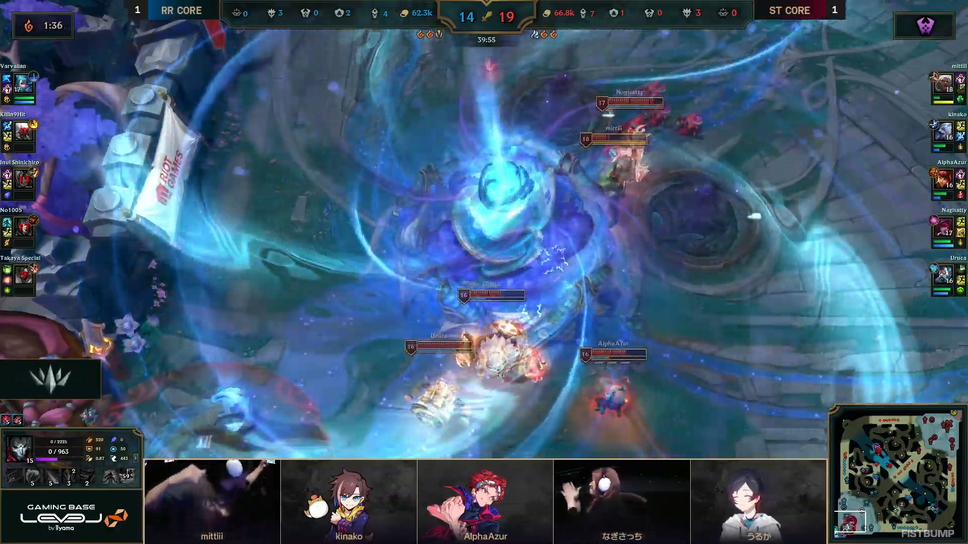
Task: Click the selected champion portrait in stats panel
Action: coord(17,449)
